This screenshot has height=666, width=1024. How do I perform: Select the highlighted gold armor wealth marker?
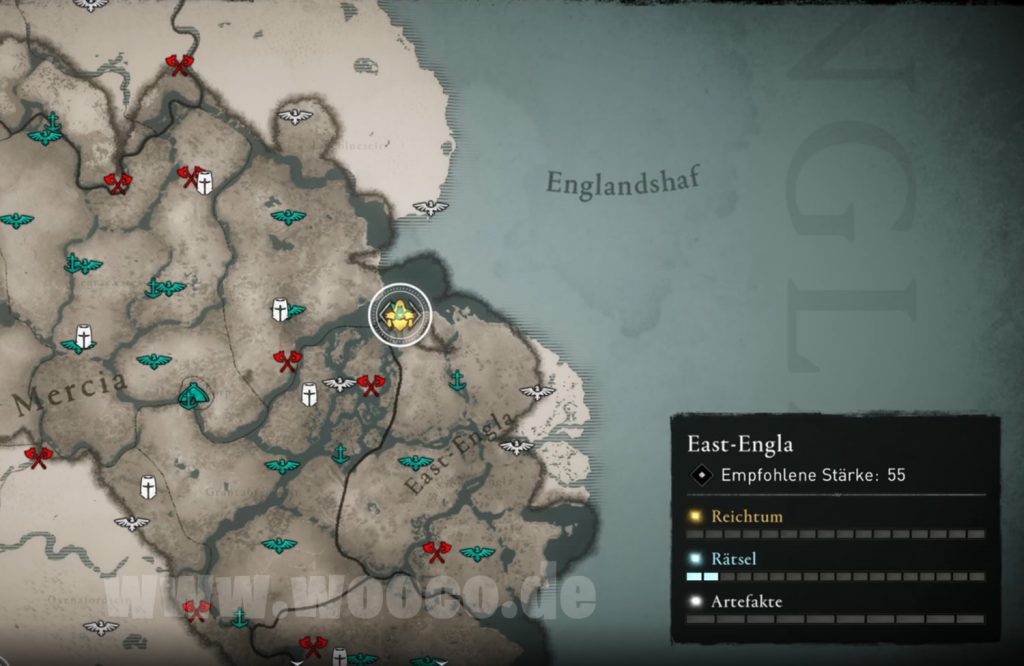[x=400, y=315]
